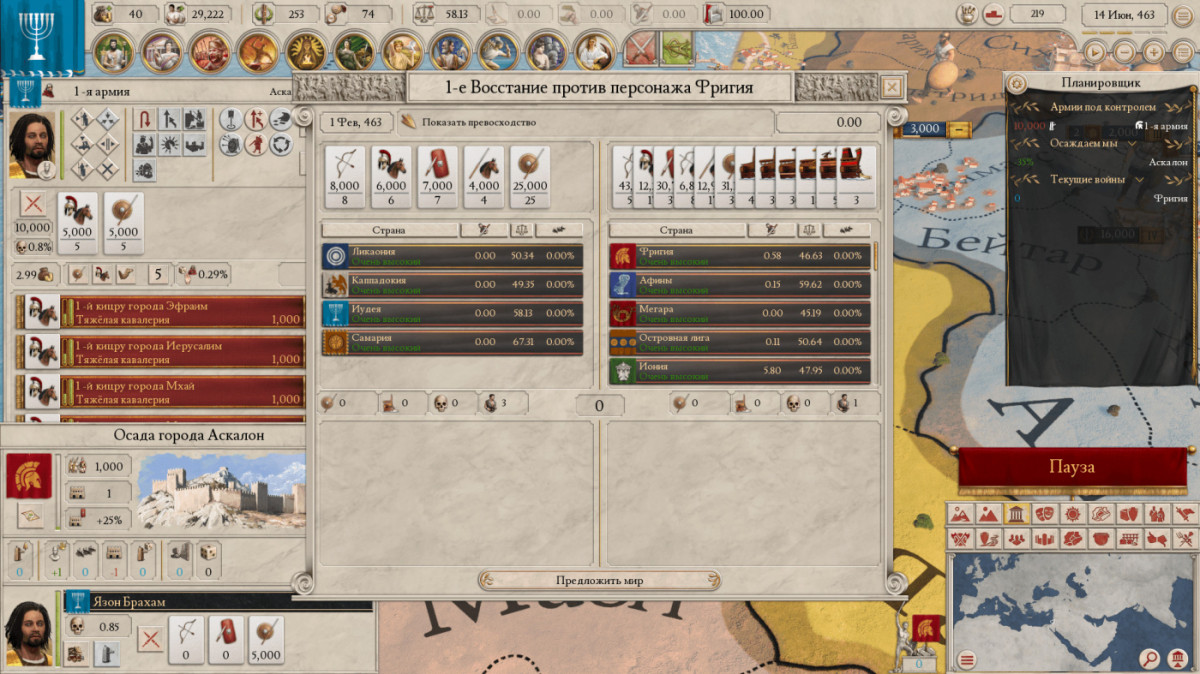Choose the Ionia row in enemy list

click(740, 372)
